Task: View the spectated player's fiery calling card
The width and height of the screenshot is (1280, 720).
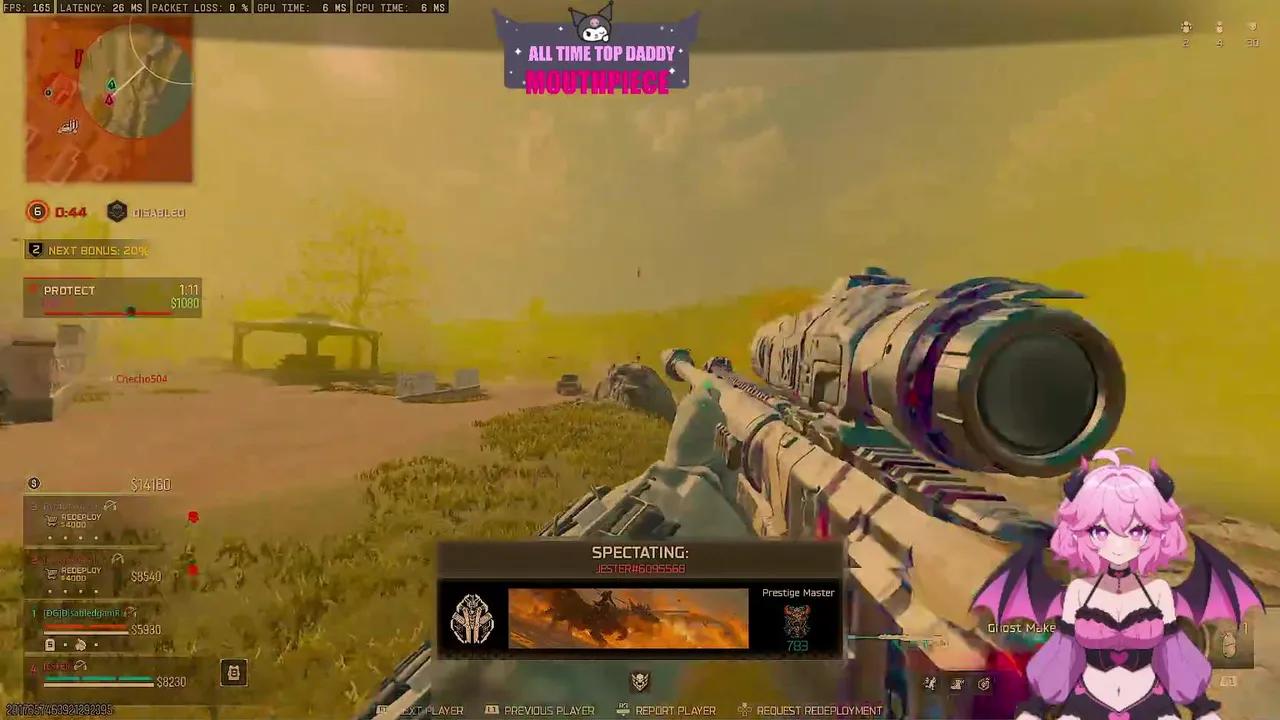Action: pyautogui.click(x=627, y=618)
